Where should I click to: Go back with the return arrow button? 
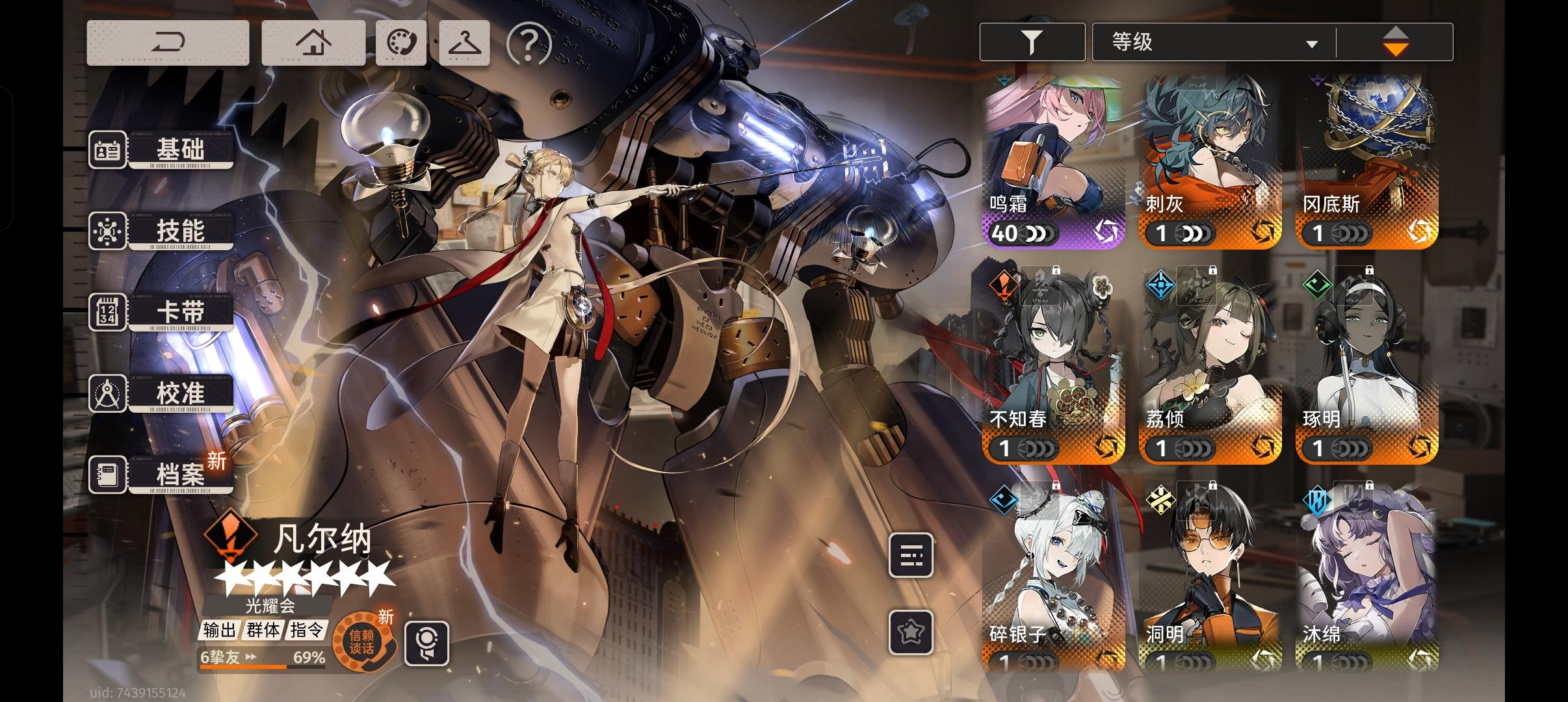coord(168,43)
